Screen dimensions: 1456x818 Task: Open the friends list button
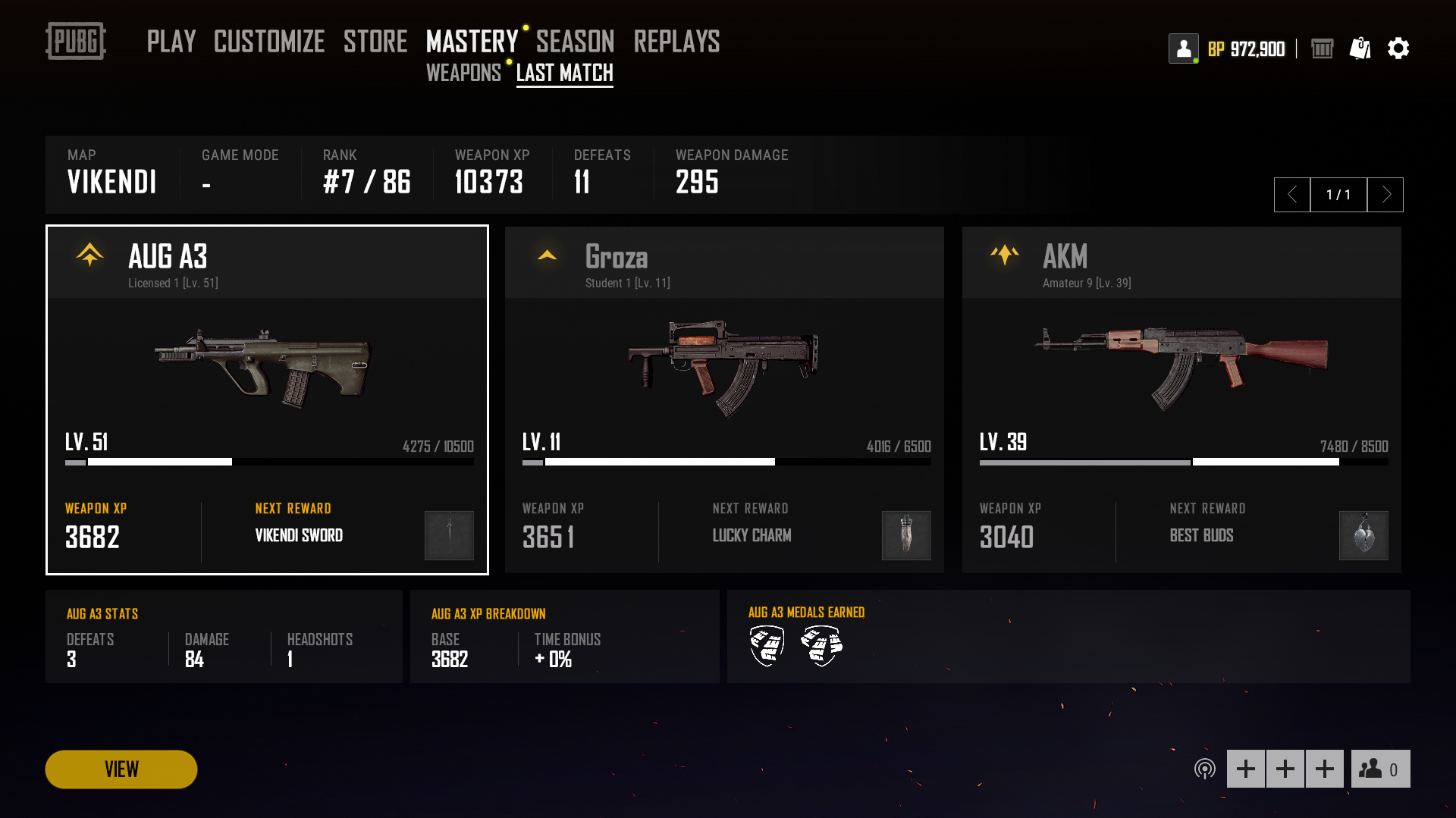(1380, 769)
